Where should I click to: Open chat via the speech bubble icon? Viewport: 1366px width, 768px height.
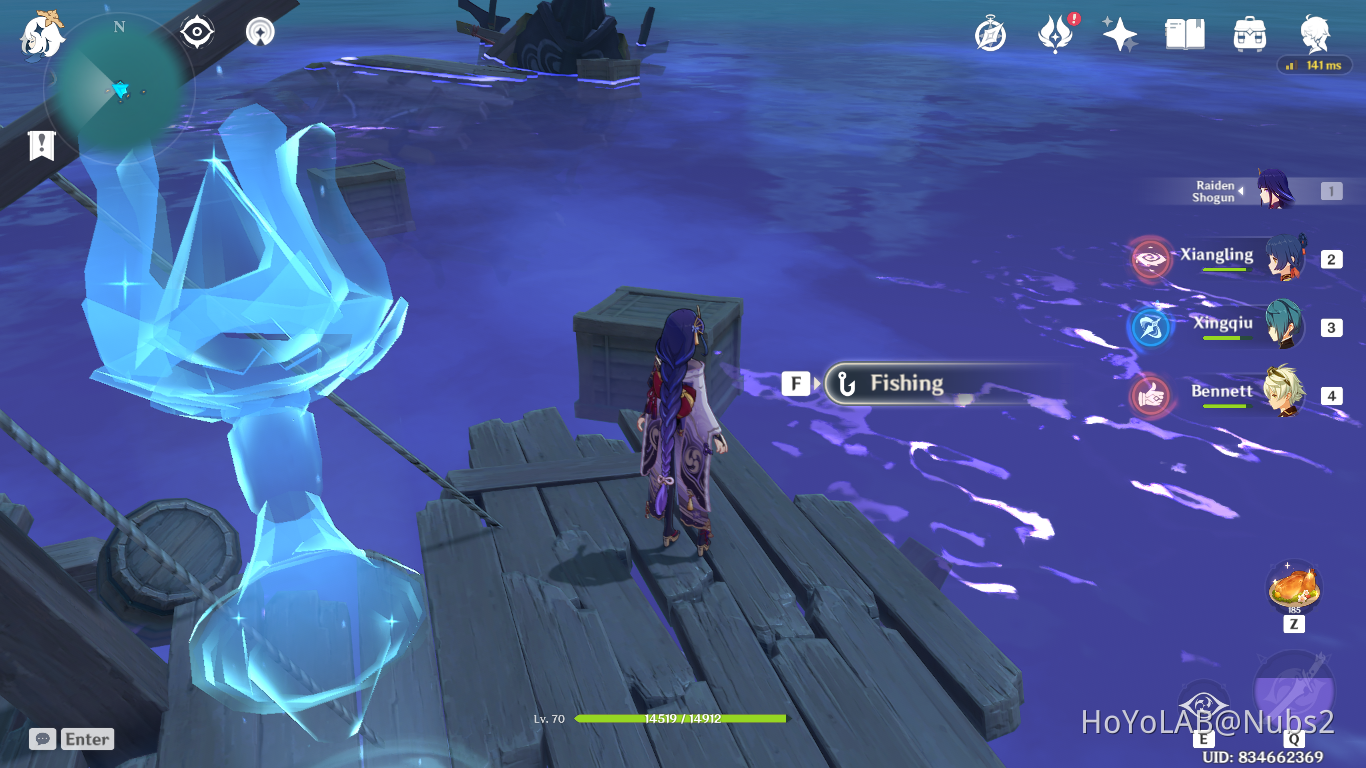point(41,739)
